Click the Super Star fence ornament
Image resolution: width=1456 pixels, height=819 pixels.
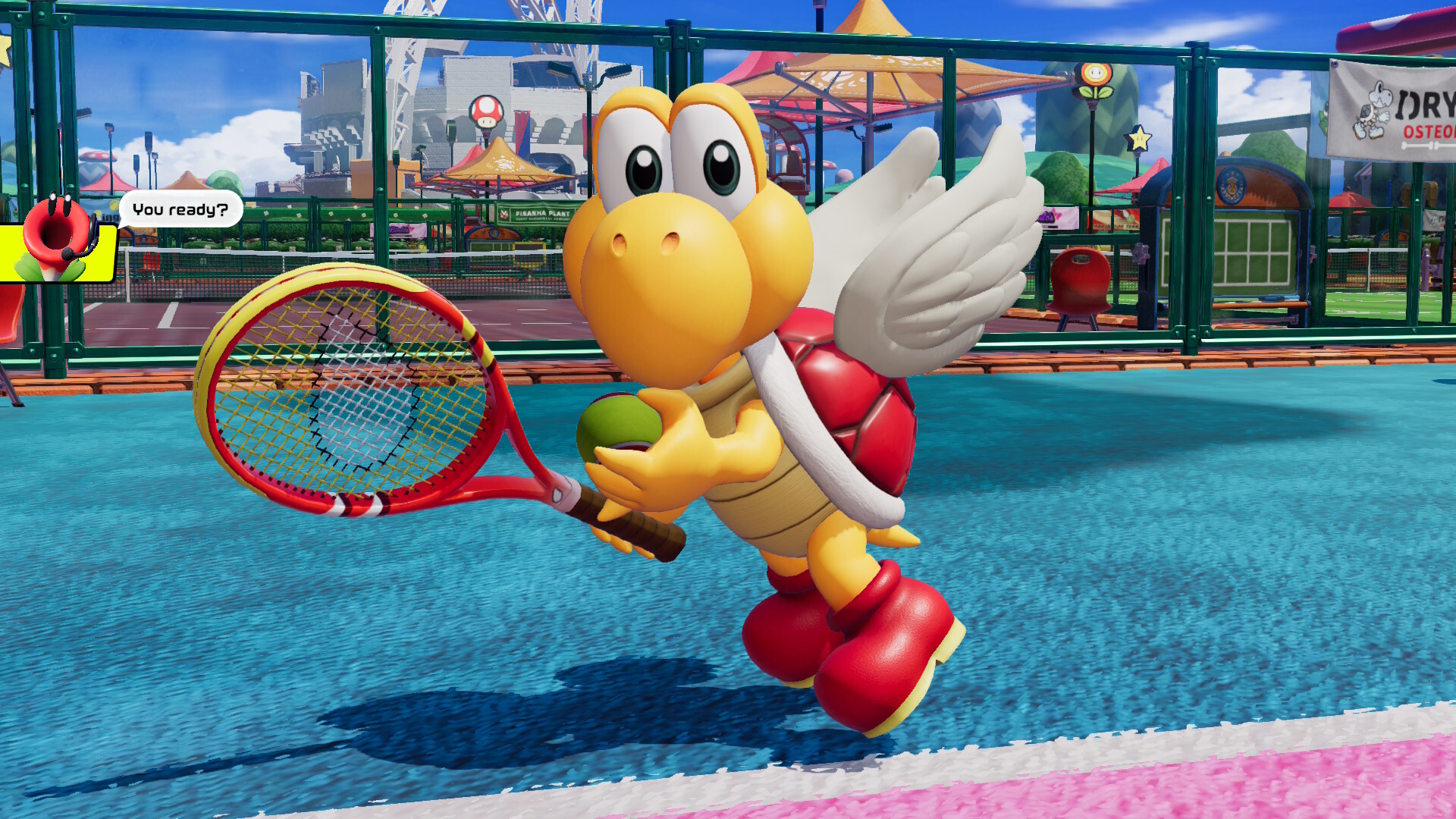click(x=1140, y=139)
